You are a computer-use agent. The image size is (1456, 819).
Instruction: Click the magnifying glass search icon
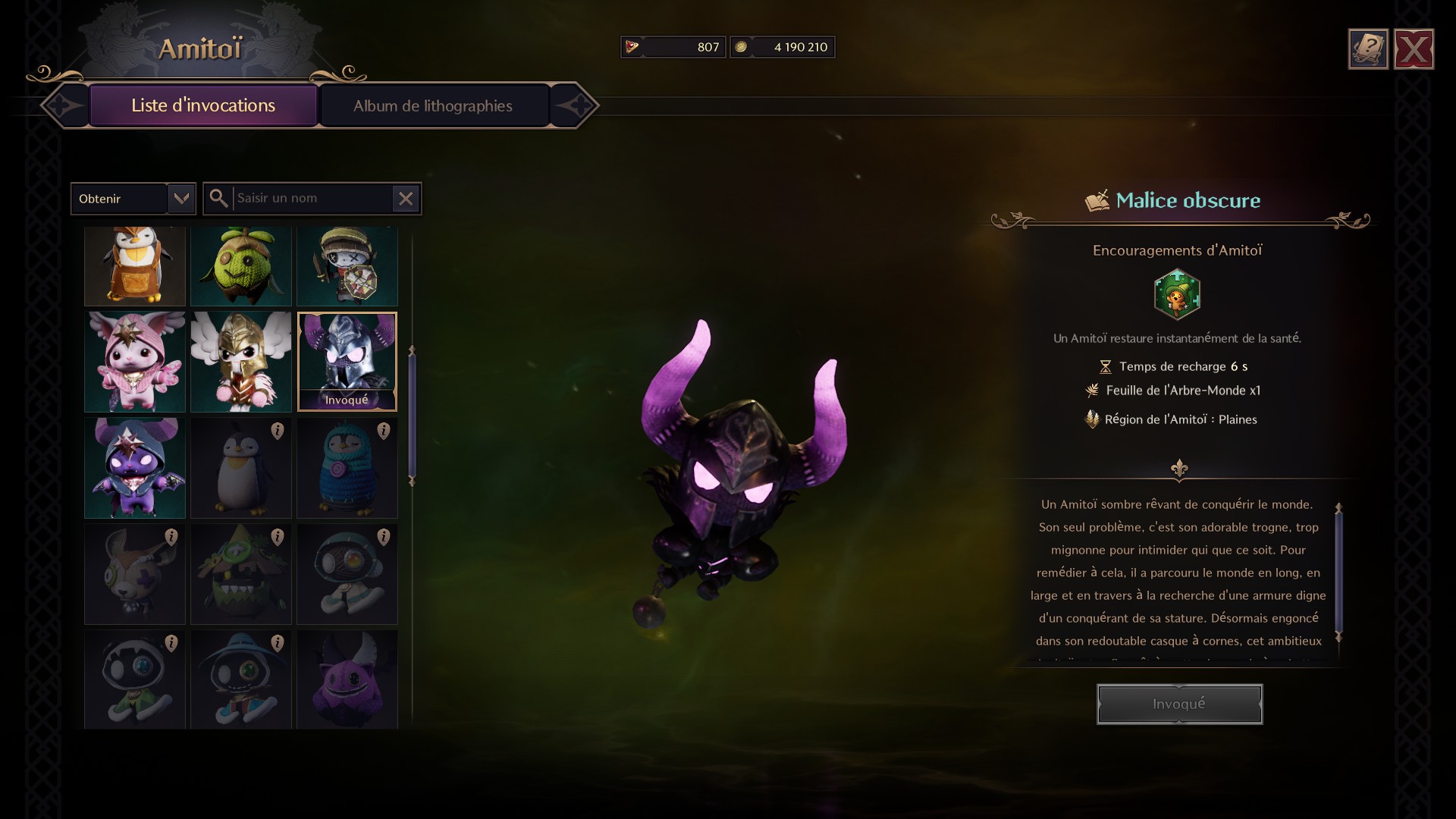(220, 199)
